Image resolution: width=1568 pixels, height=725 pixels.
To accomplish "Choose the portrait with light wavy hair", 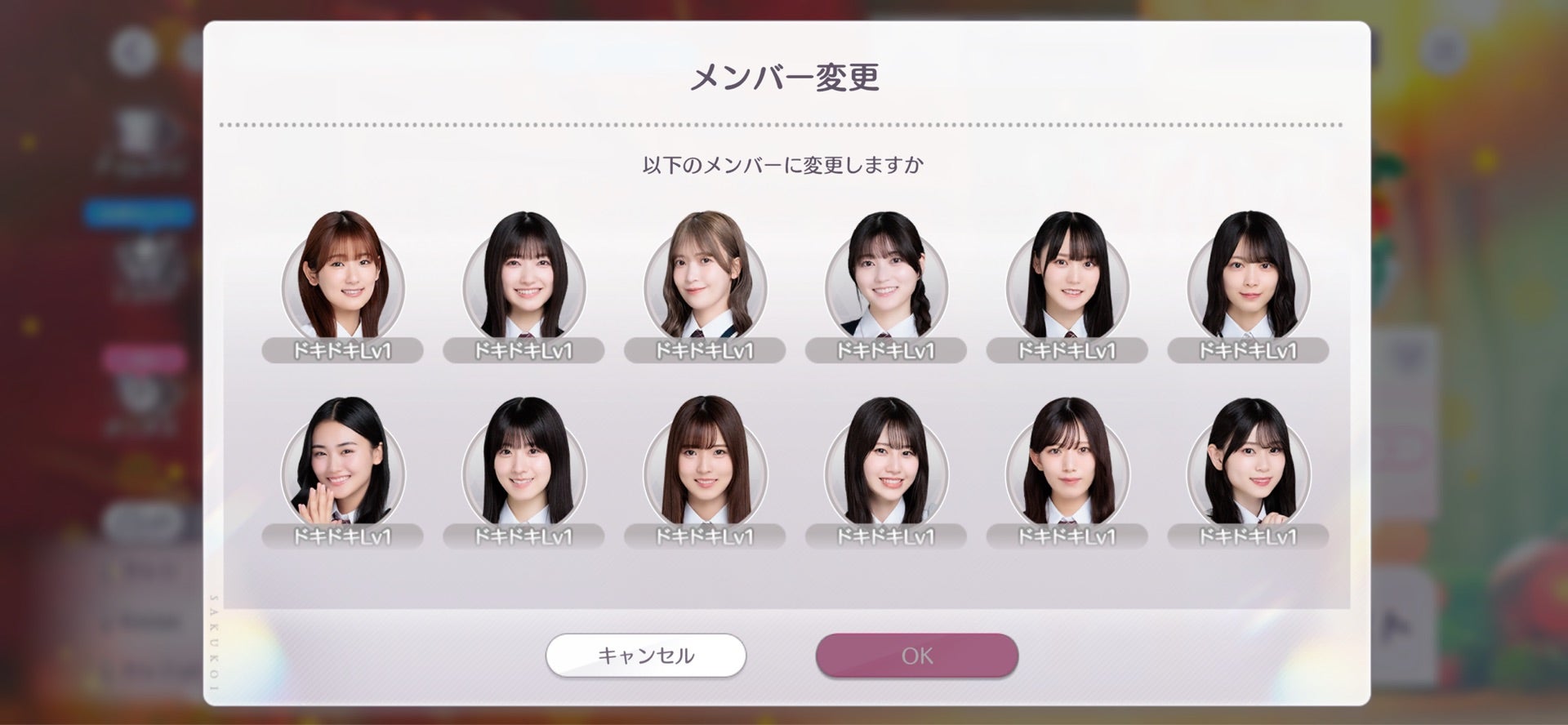I will pos(705,278).
